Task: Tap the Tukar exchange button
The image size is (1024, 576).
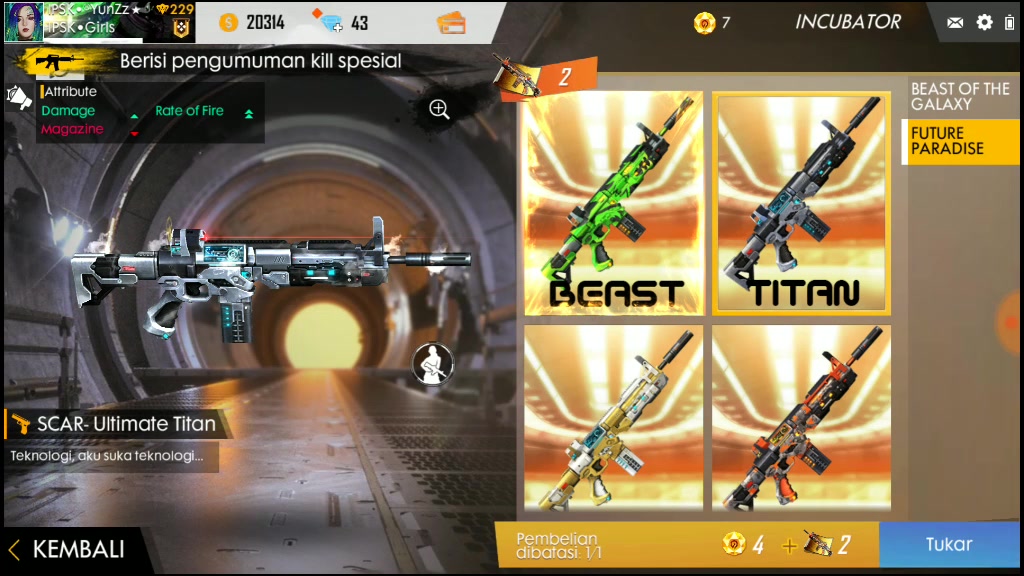Action: 948,545
